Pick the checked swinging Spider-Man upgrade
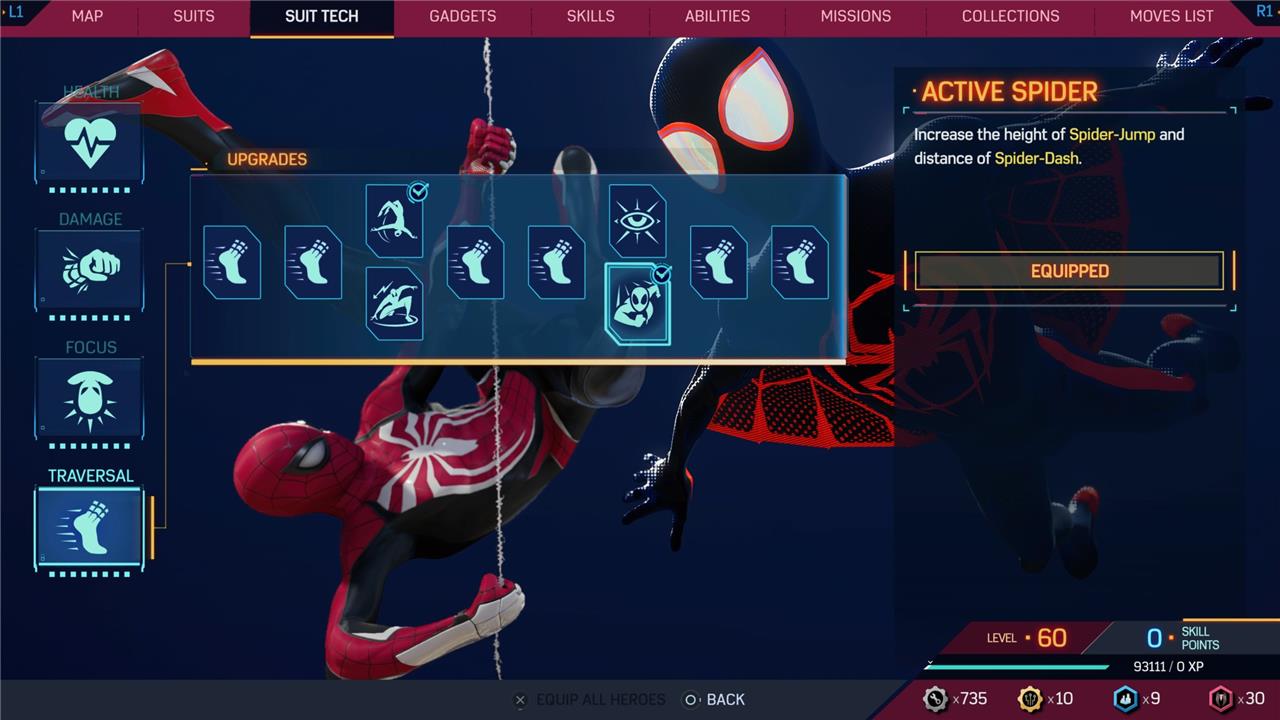 coord(394,220)
